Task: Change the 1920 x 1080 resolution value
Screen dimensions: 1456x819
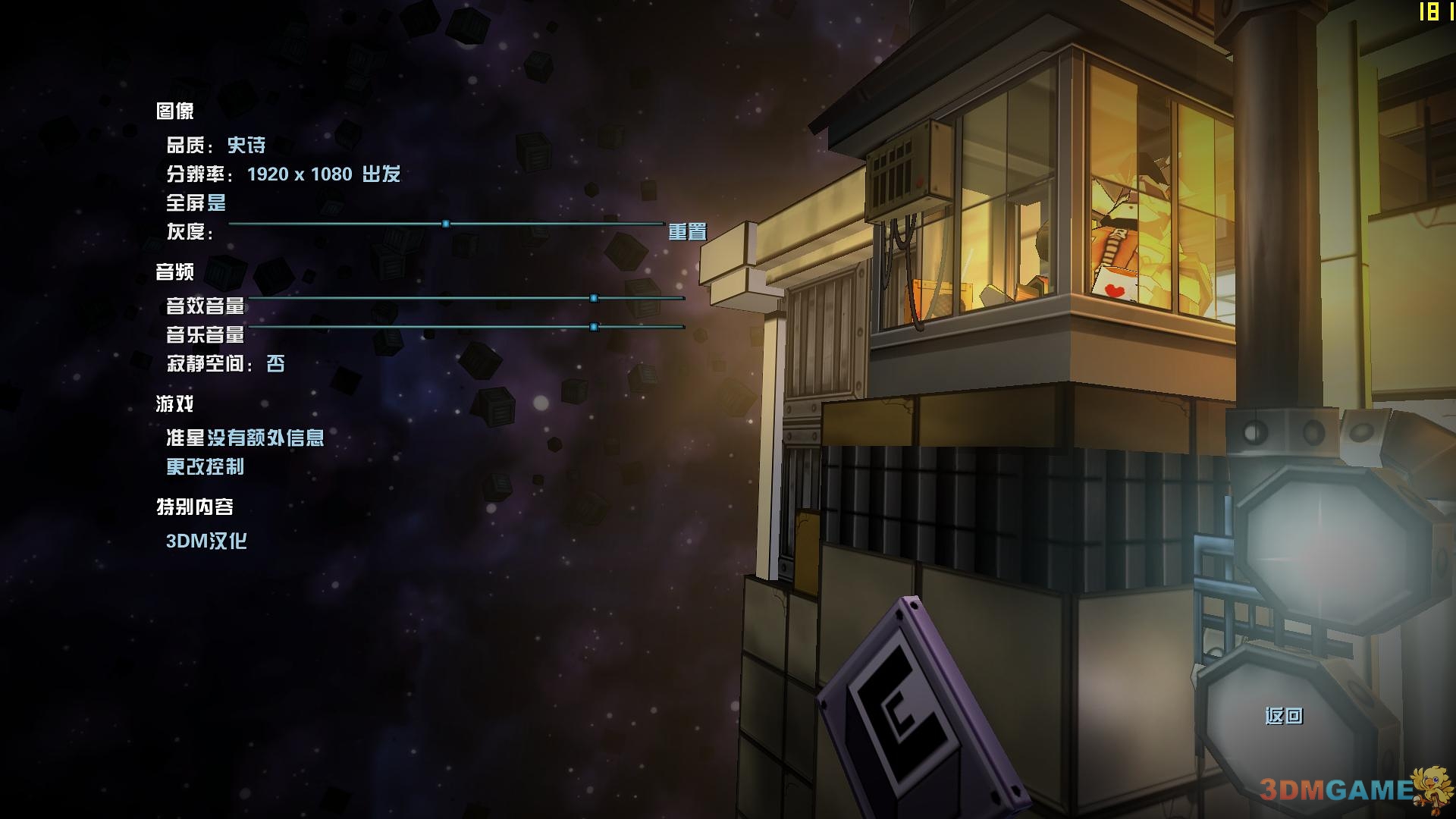Action: pyautogui.click(x=300, y=174)
